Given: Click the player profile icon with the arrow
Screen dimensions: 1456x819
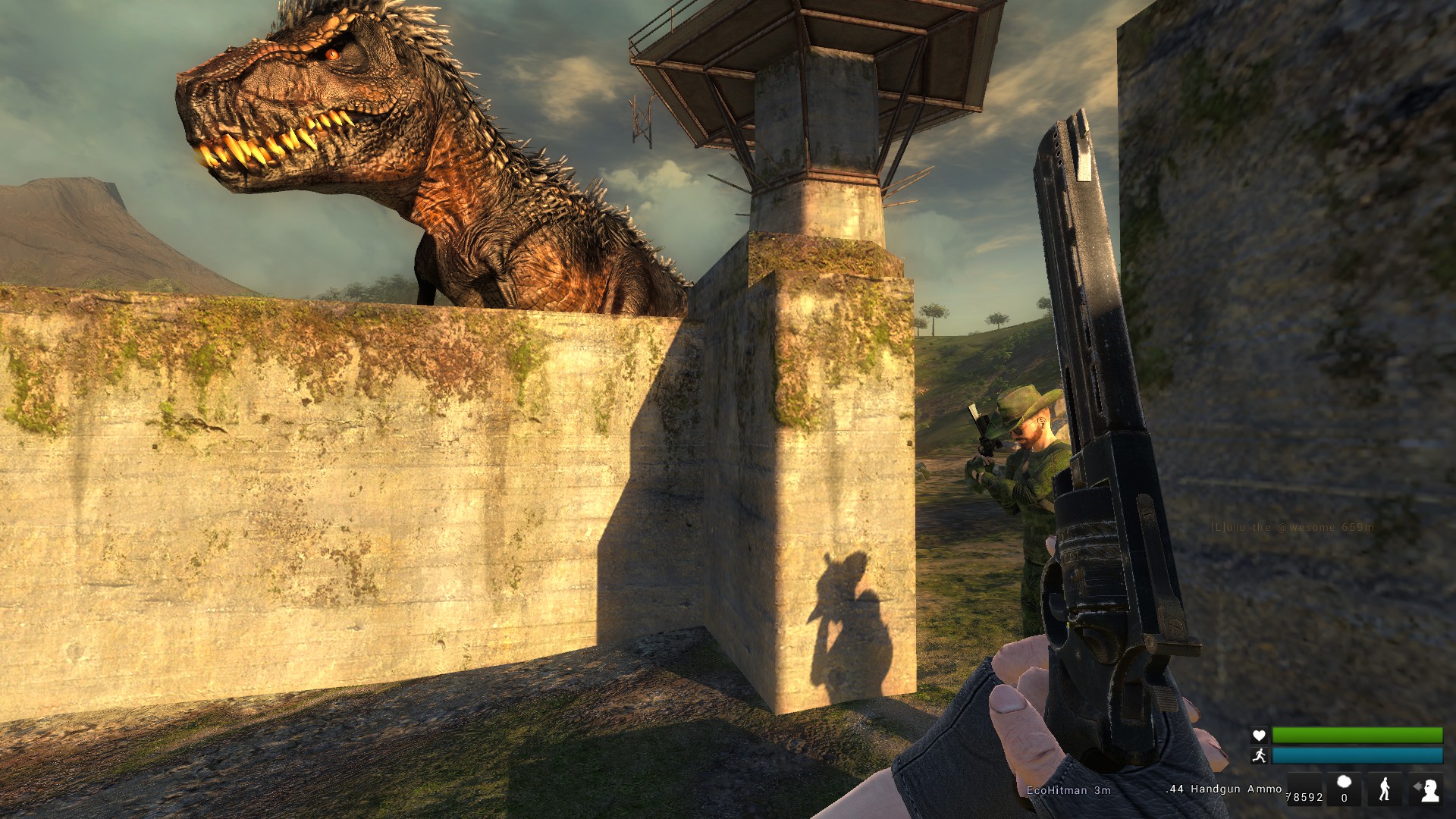Looking at the screenshot, I should [x=1427, y=789].
